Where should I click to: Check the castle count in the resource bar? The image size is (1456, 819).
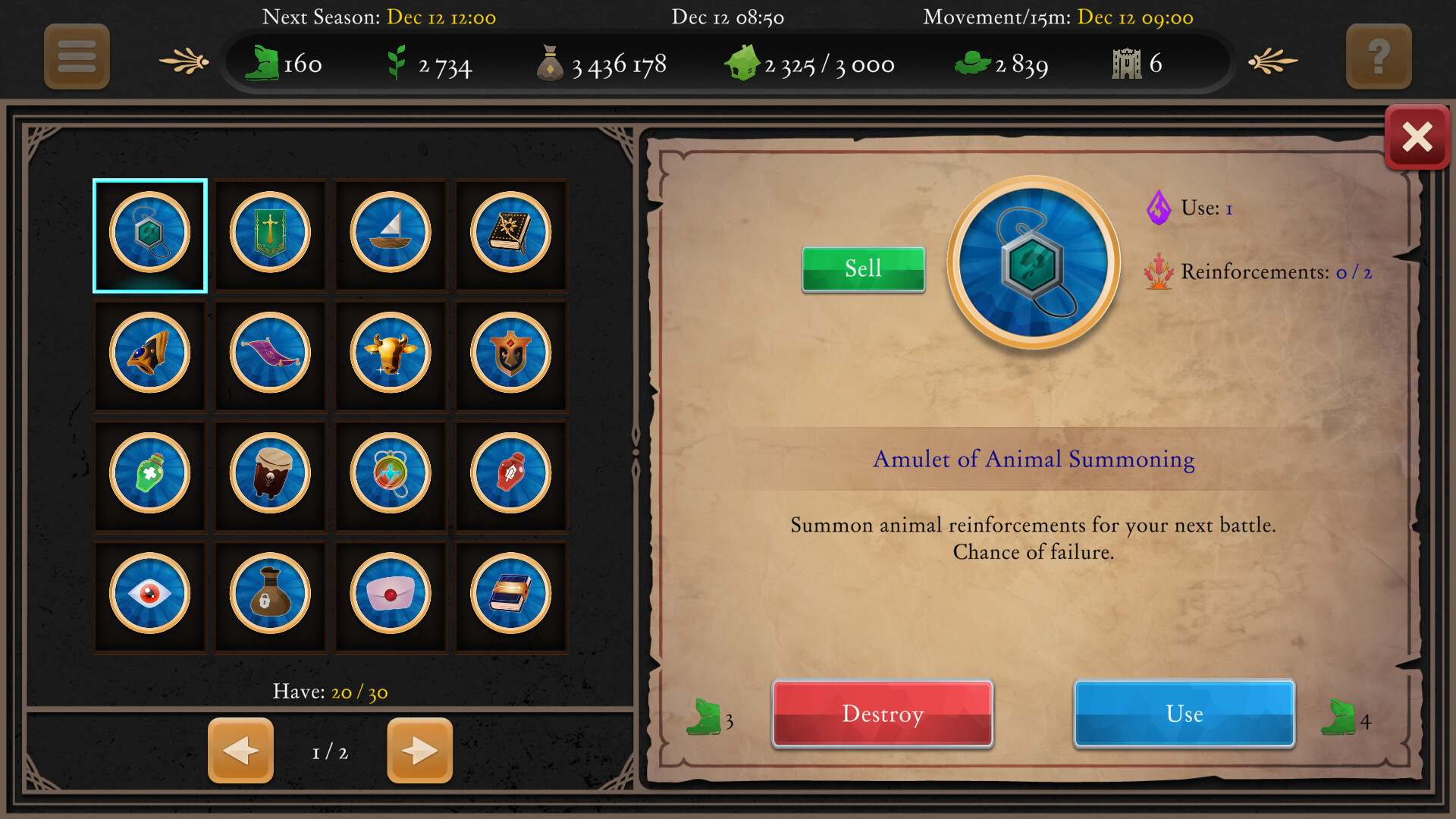click(x=1136, y=64)
